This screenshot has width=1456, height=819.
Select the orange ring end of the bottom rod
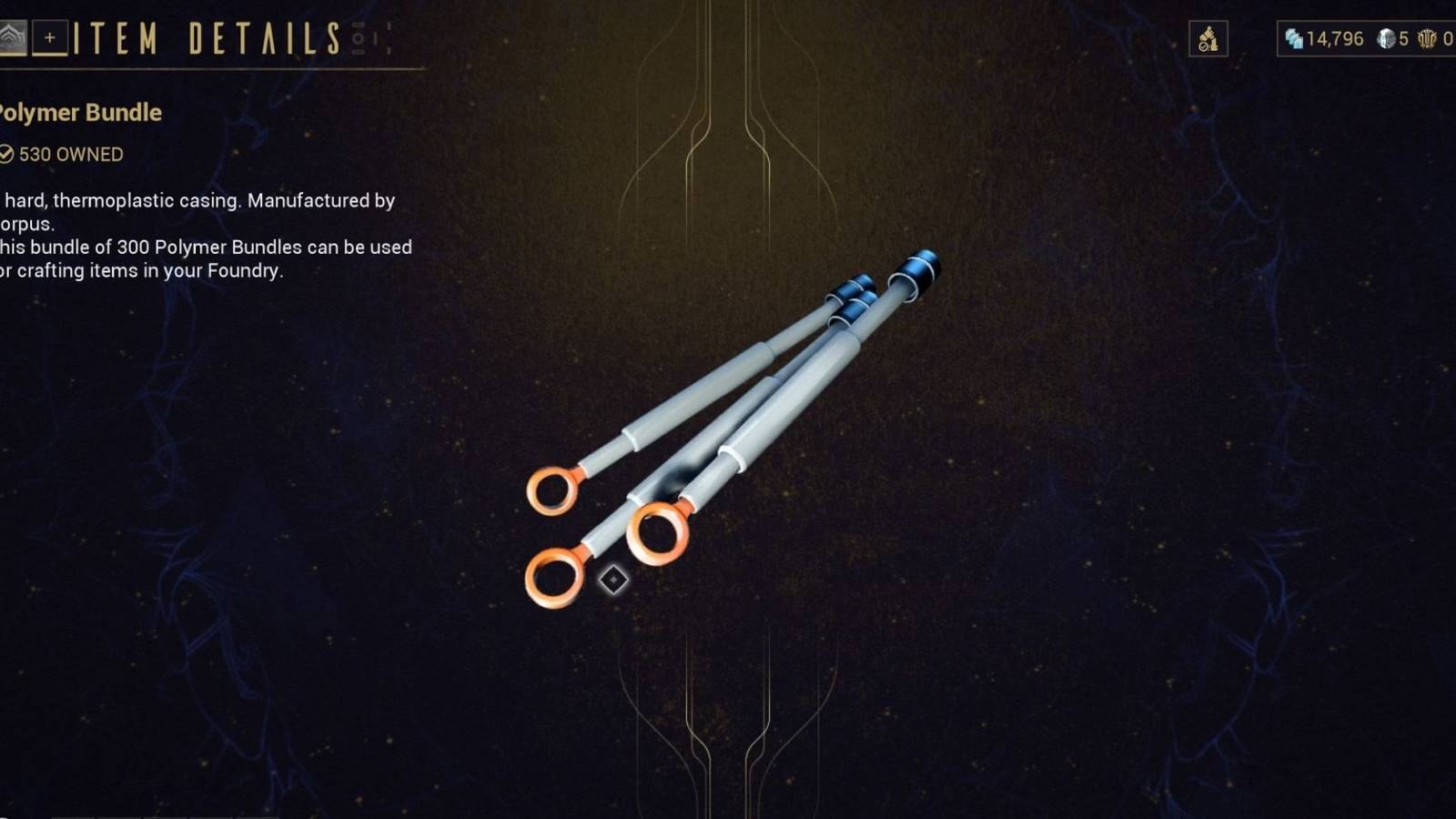pyautogui.click(x=553, y=578)
